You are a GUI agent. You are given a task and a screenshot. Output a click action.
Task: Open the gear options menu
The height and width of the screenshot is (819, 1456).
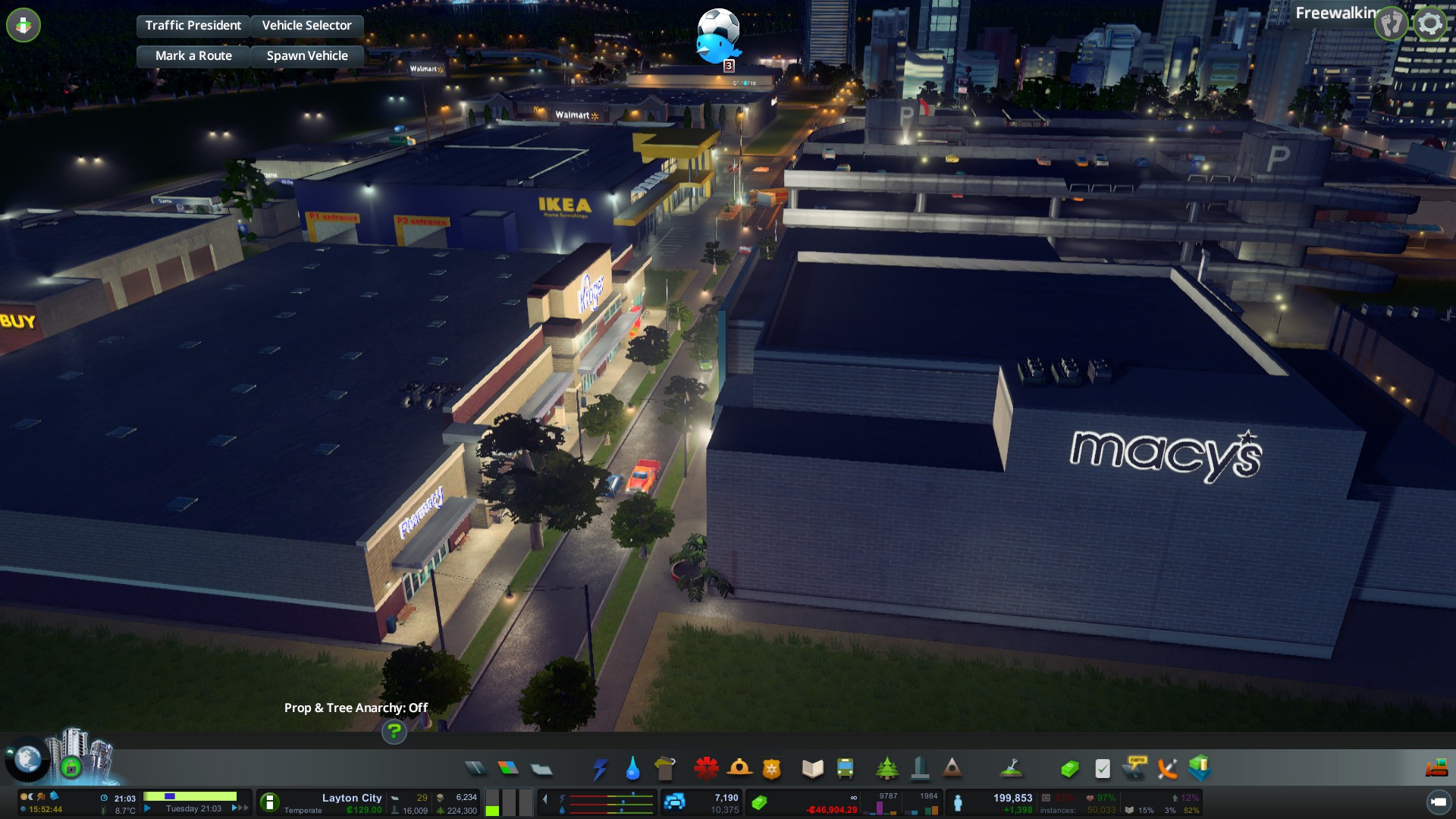(1429, 24)
